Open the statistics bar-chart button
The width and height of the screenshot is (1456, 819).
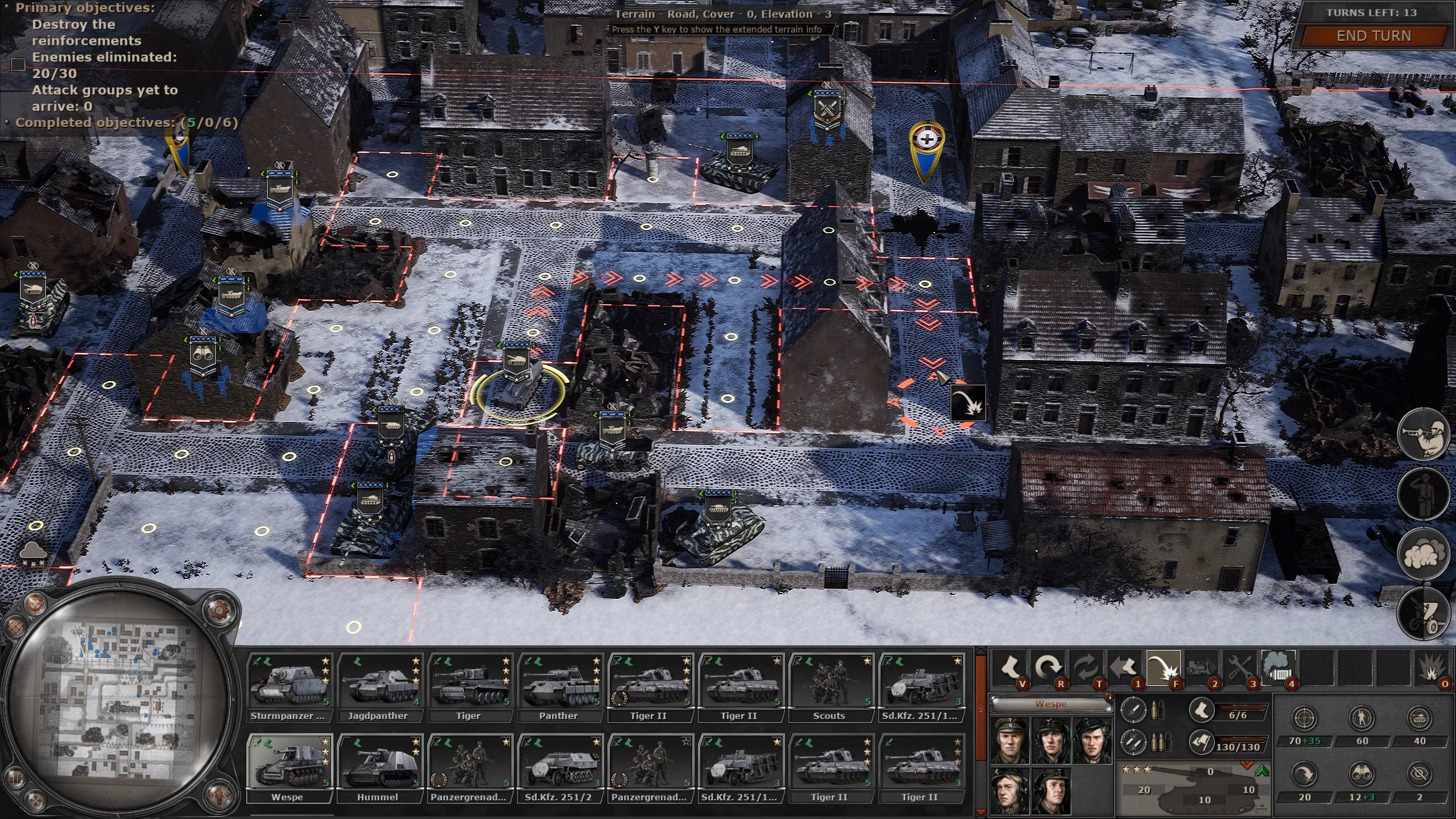(x=16, y=777)
